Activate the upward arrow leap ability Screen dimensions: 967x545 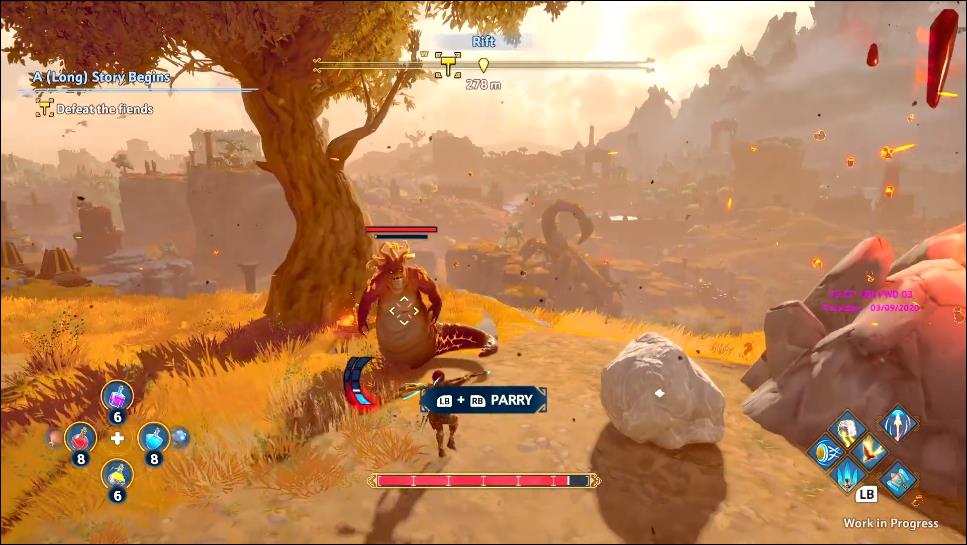click(897, 424)
